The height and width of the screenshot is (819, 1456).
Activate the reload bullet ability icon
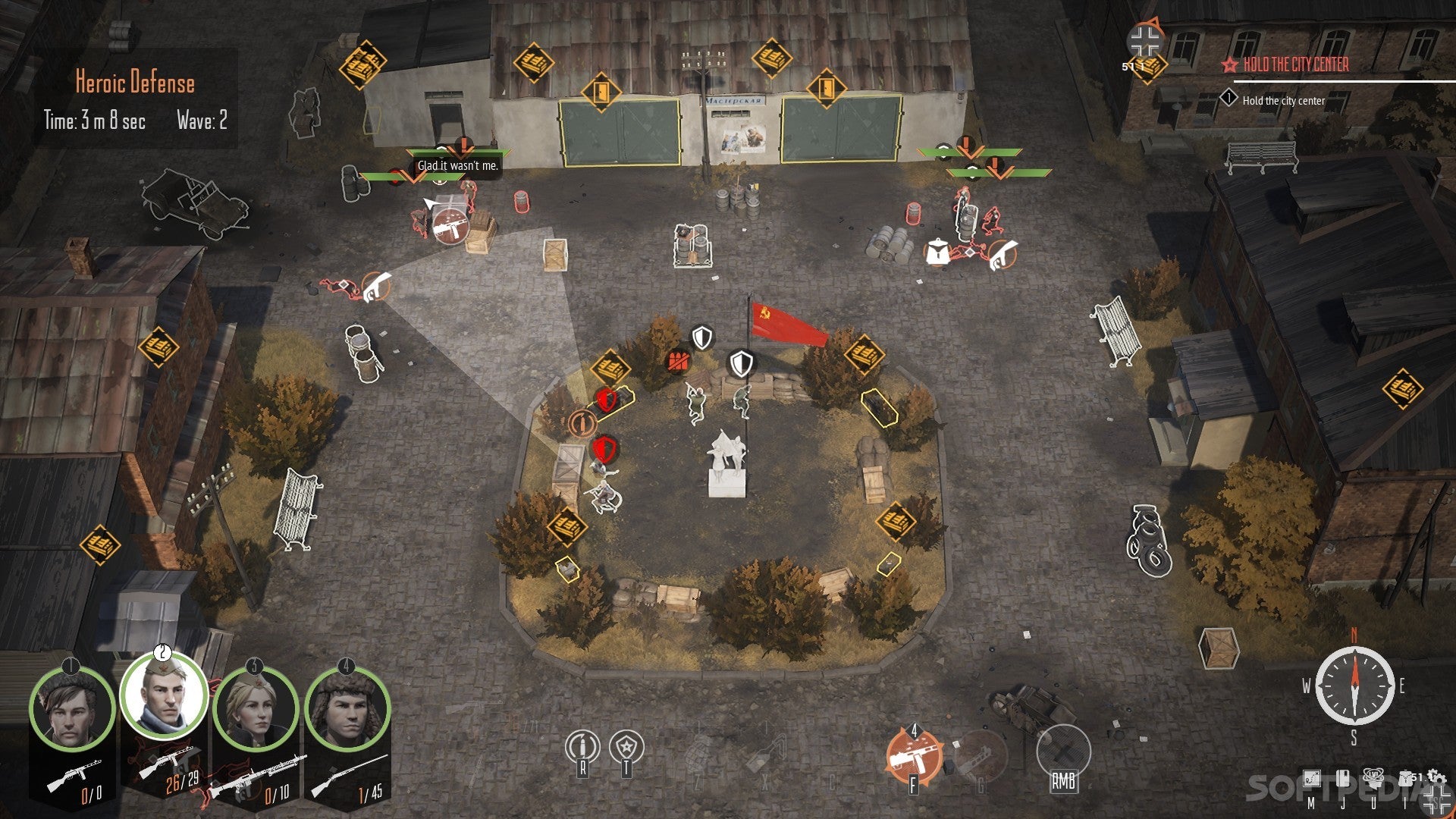point(582,748)
